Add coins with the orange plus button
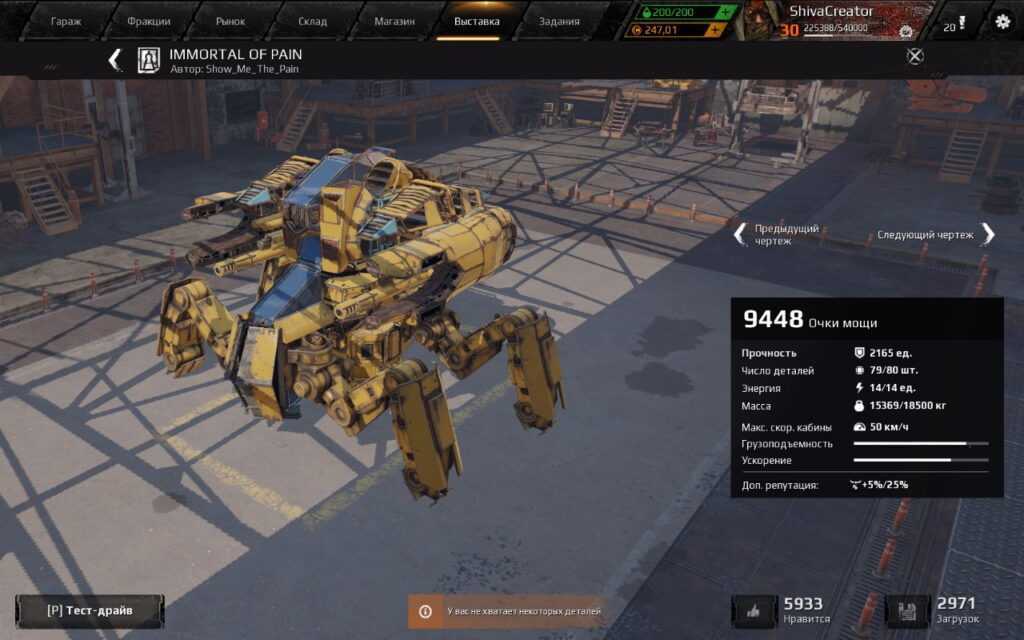 714,30
